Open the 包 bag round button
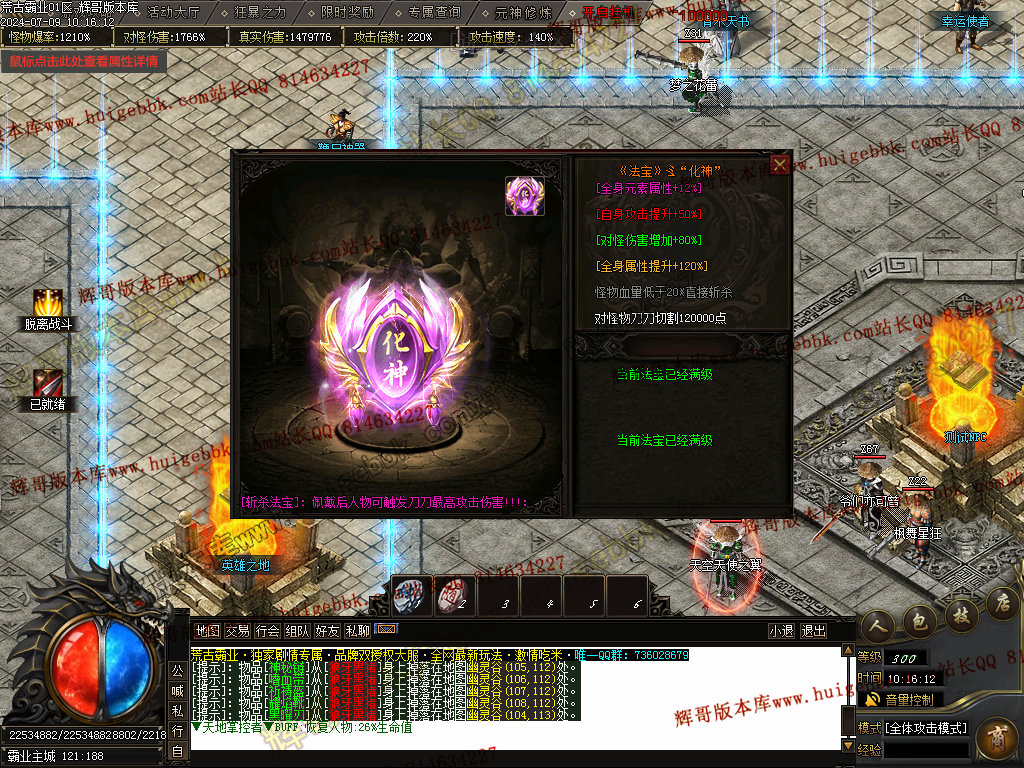1024x768 pixels. click(x=919, y=622)
